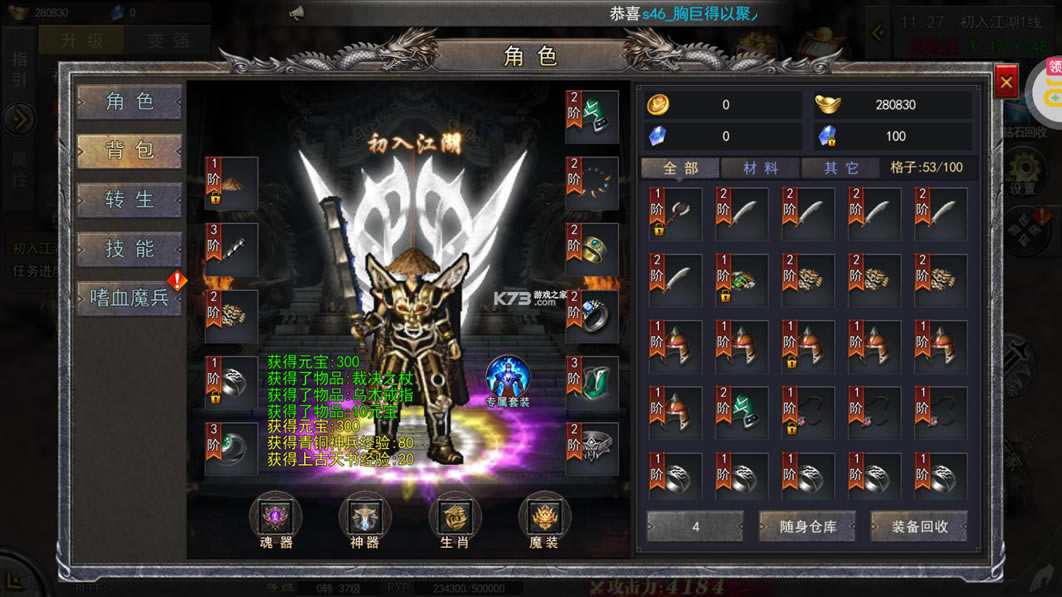Click the page number 4 button

695,526
